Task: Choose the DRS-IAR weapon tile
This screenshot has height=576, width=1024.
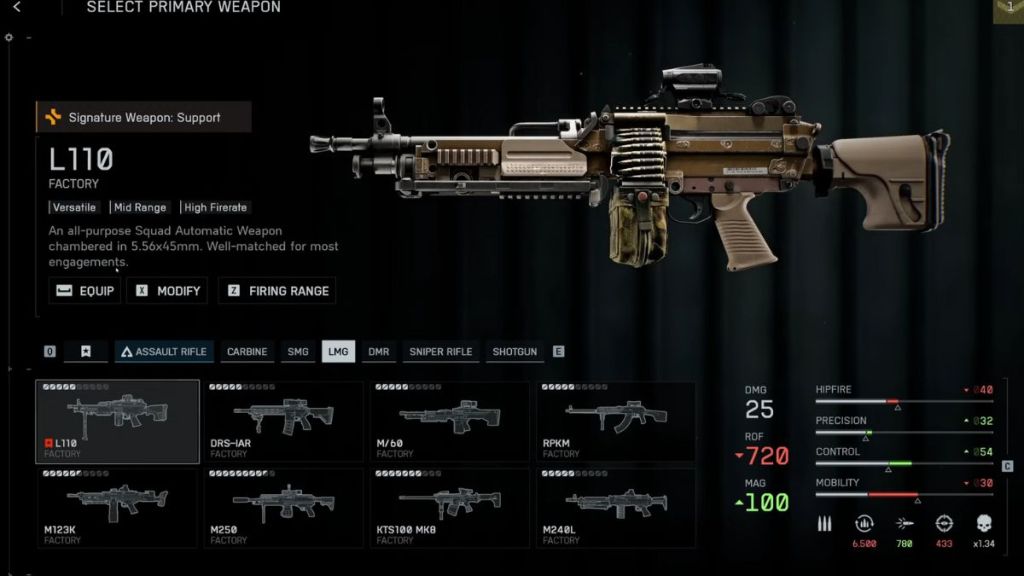Action: (283, 421)
